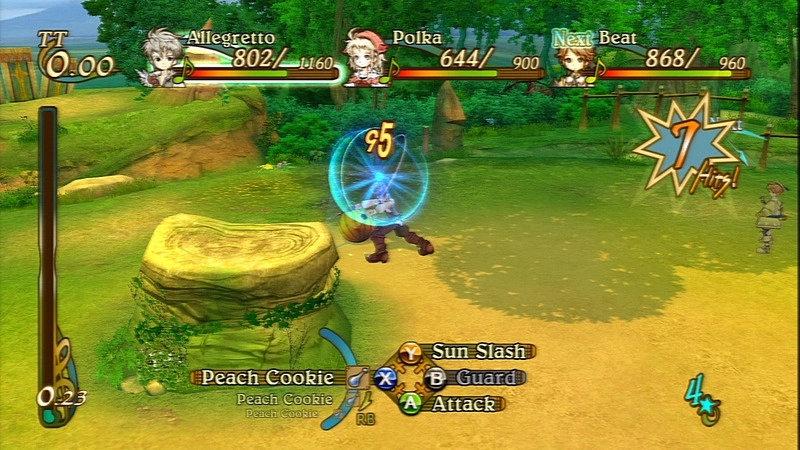Screen dimensions: 800x450
Task: Select Polka's character portrait
Action: pyautogui.click(x=364, y=57)
